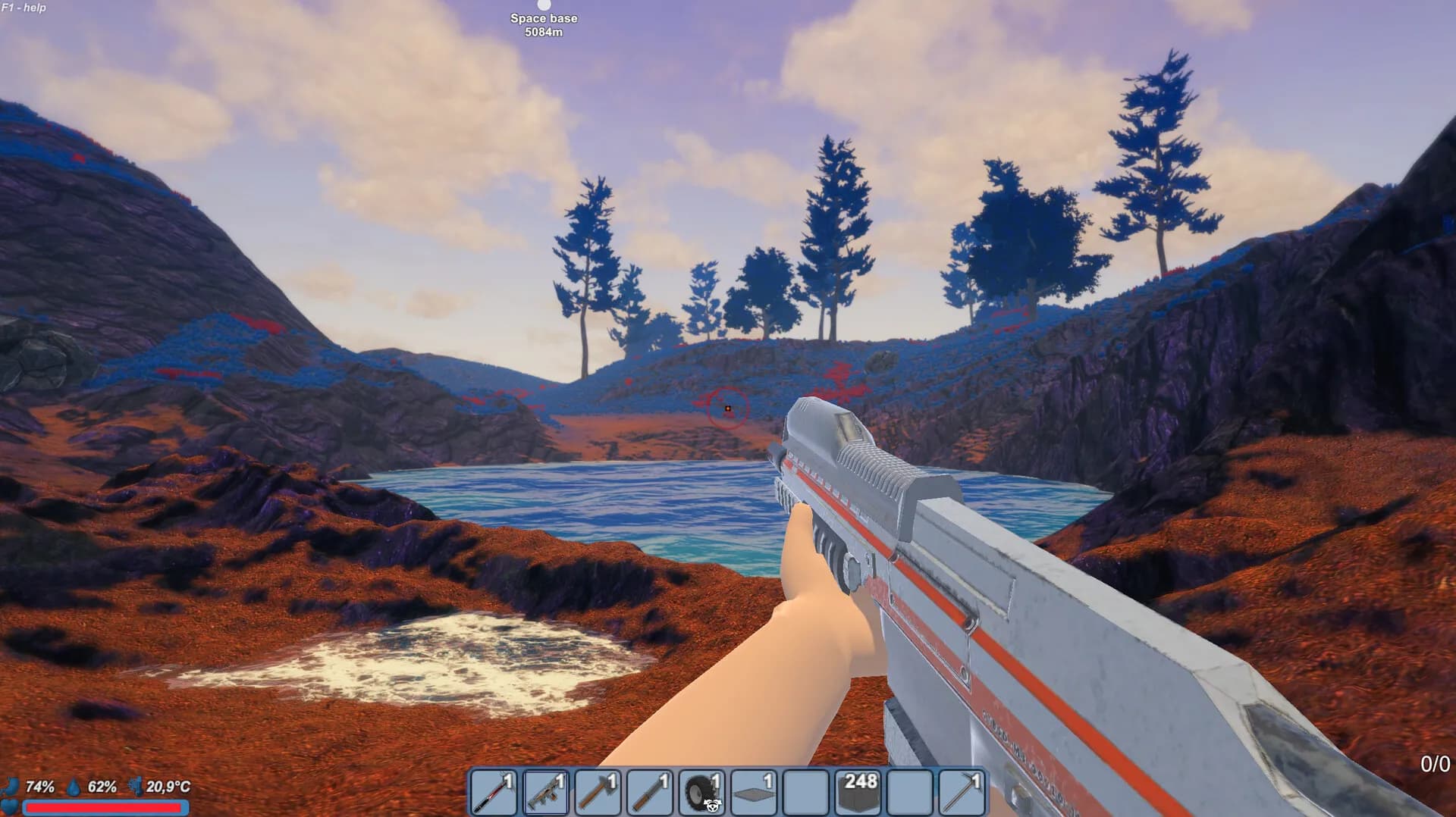Click the thirst percentage icon at 62%
Viewport: 1456px width, 817px height.
(104, 787)
